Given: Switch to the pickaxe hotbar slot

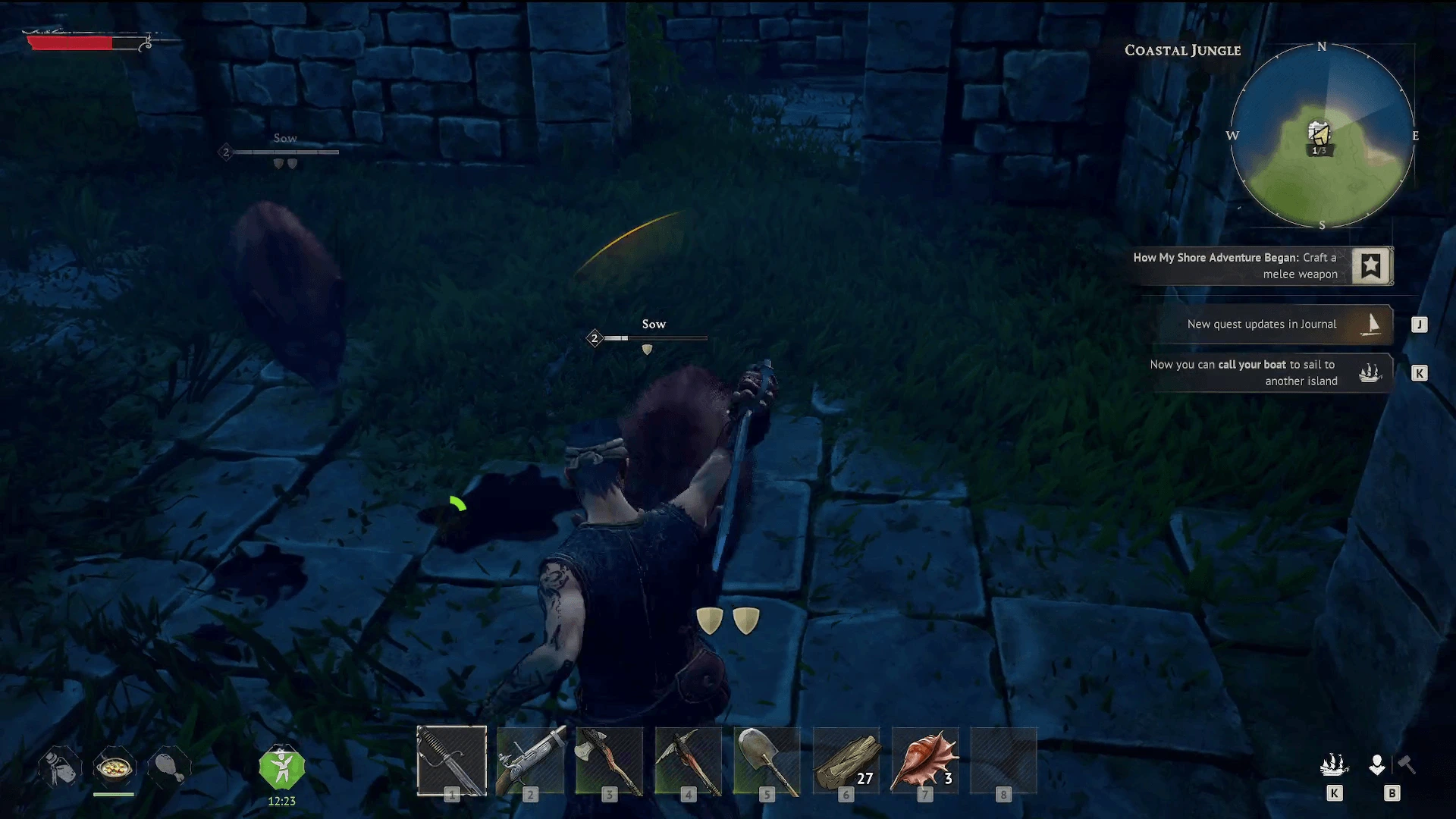Looking at the screenshot, I should pos(689,761).
